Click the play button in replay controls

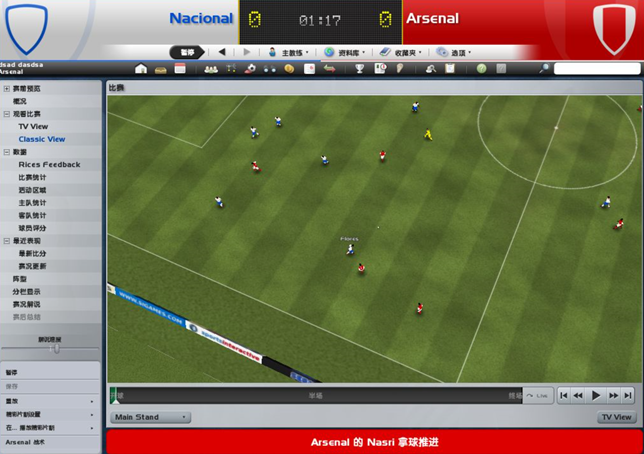pos(596,396)
